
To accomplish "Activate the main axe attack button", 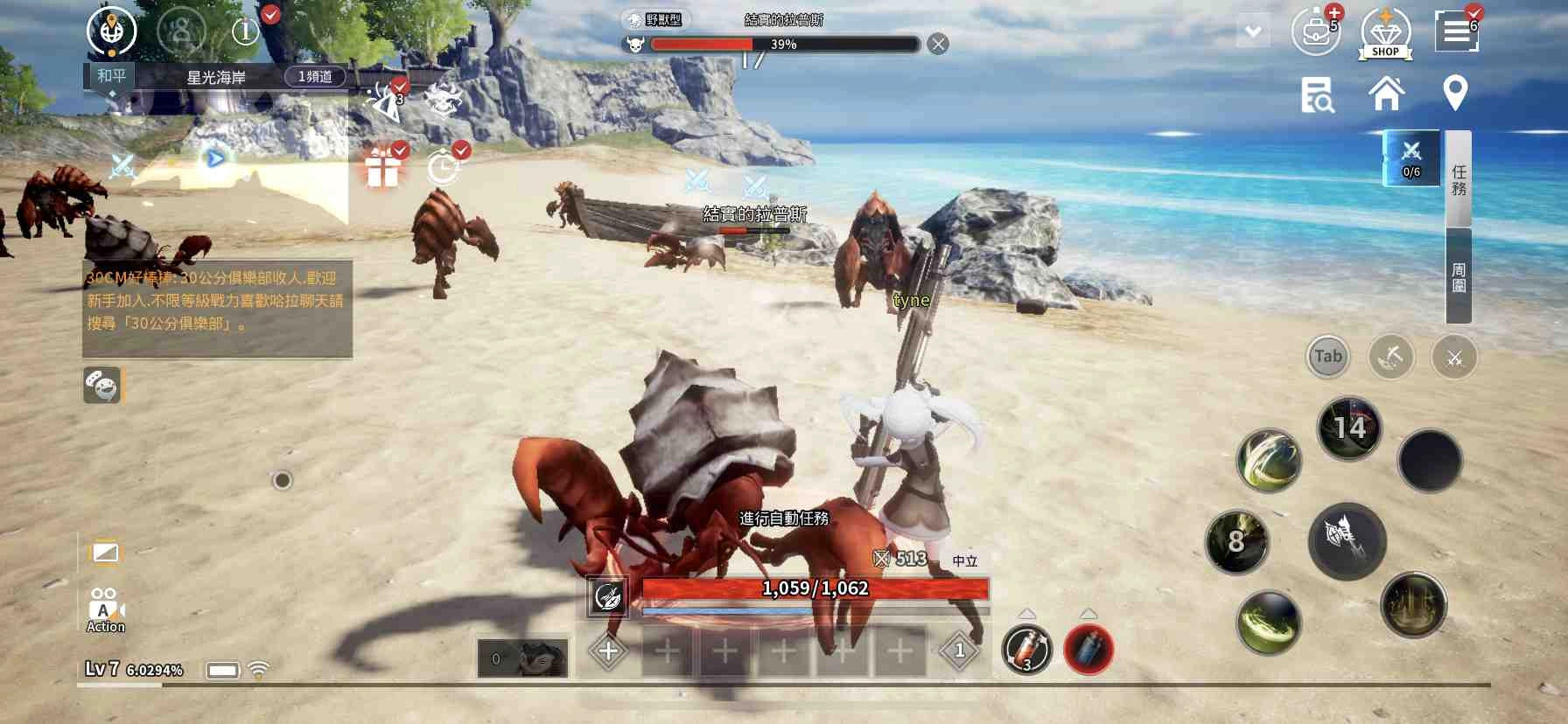I will 1347,541.
